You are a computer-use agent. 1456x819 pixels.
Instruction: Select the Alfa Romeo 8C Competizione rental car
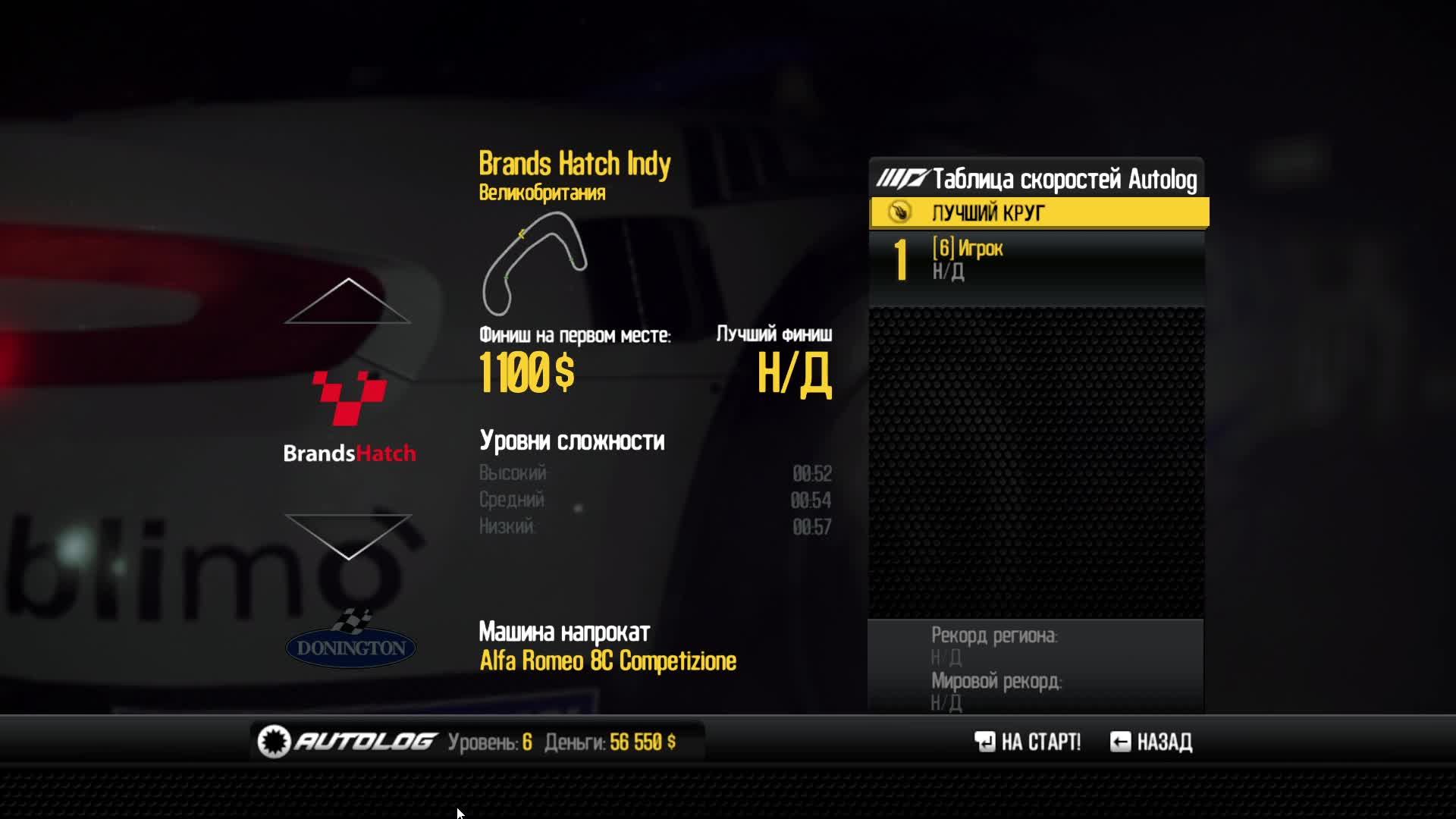[608, 661]
